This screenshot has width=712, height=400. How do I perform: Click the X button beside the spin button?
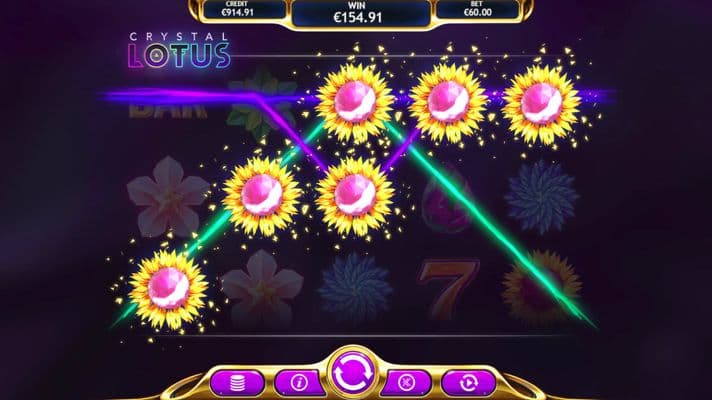click(408, 381)
